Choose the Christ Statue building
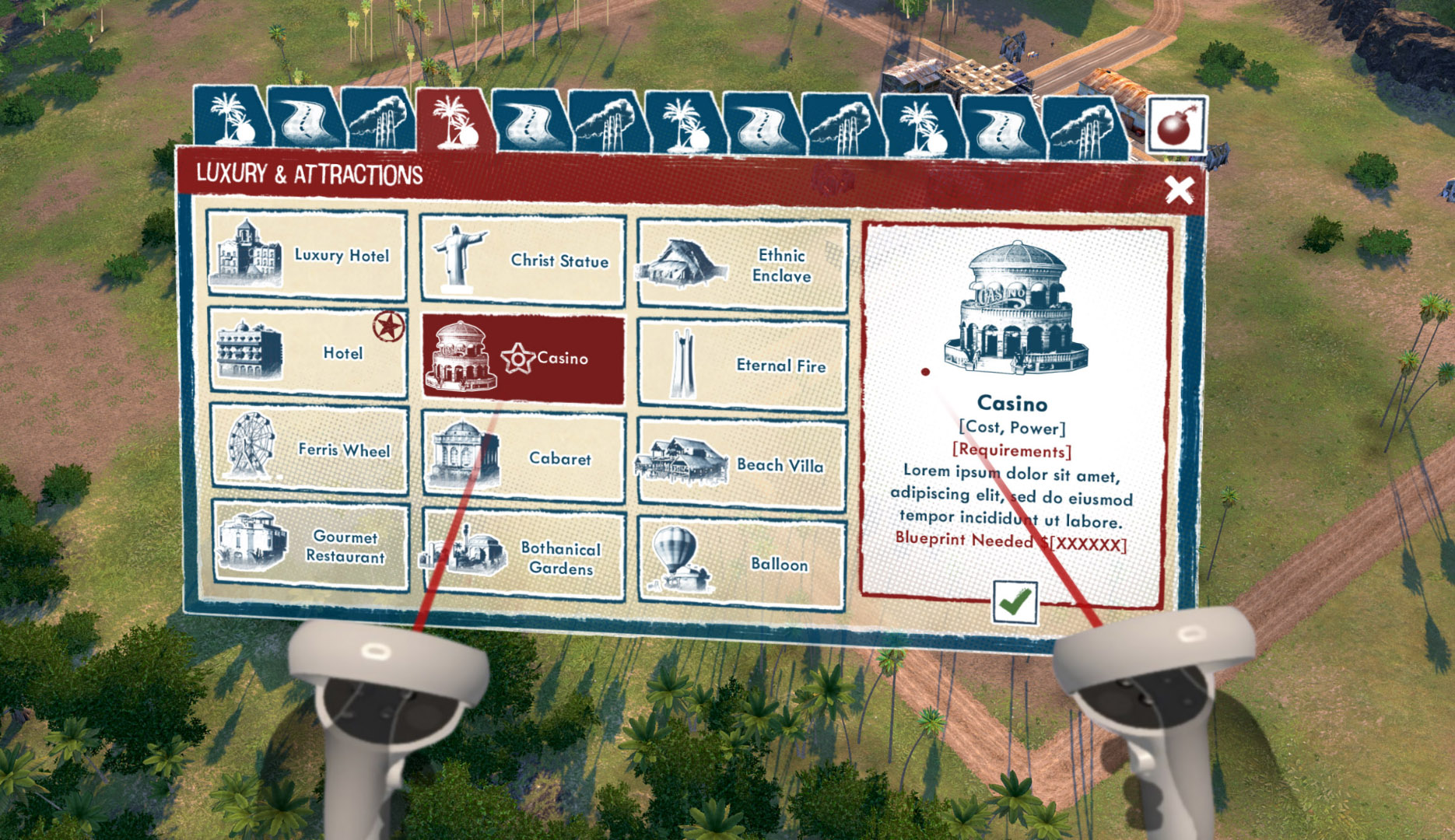This screenshot has width=1455, height=840. point(522,261)
